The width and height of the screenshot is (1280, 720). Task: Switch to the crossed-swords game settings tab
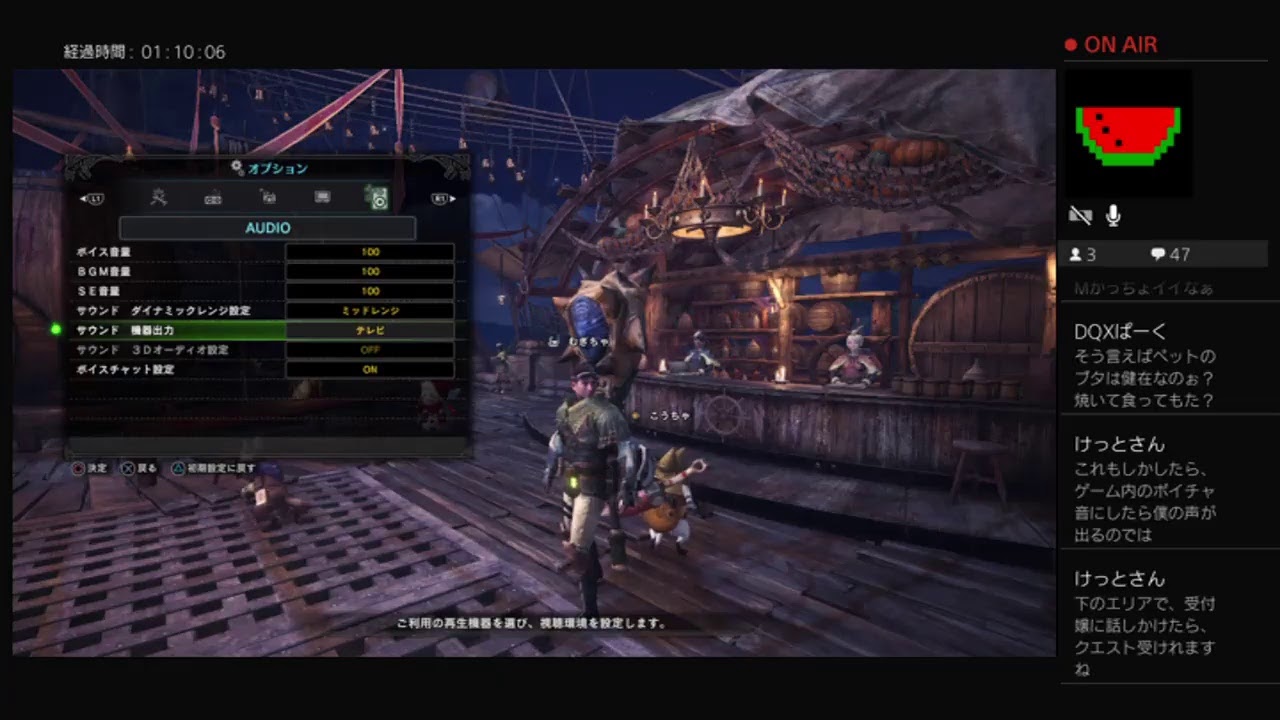point(158,197)
